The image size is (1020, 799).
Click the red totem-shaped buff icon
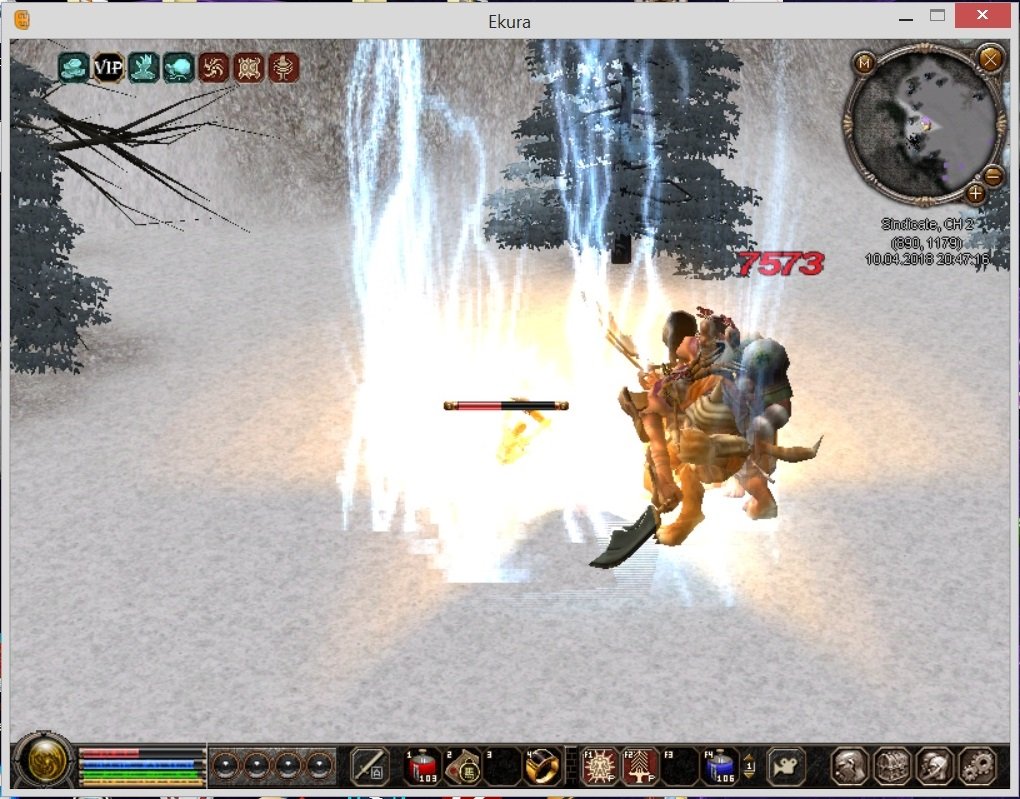[x=283, y=68]
